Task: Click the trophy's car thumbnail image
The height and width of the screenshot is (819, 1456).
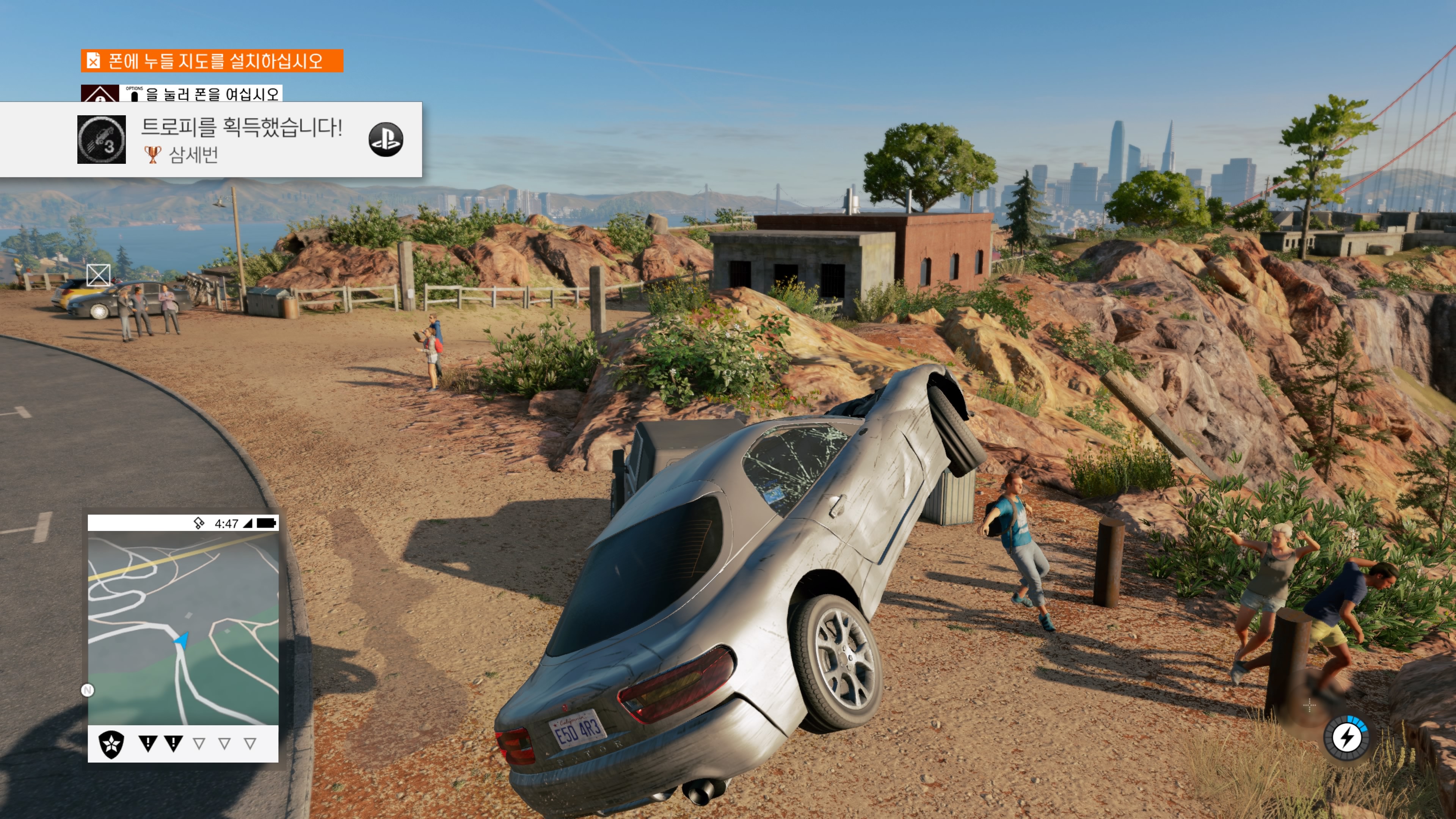Action: click(102, 140)
